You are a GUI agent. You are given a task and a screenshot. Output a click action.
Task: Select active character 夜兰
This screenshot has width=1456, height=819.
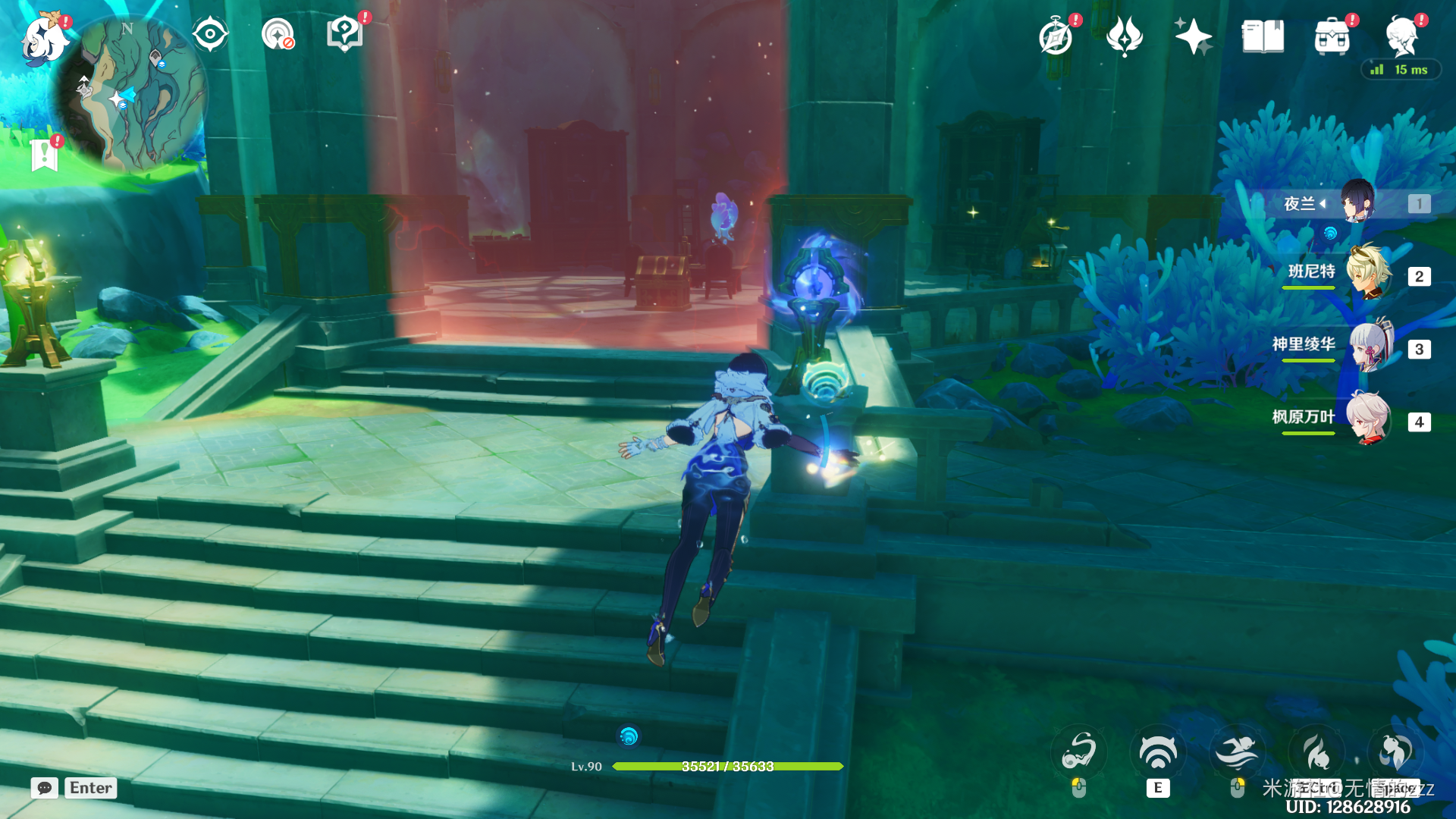1356,203
